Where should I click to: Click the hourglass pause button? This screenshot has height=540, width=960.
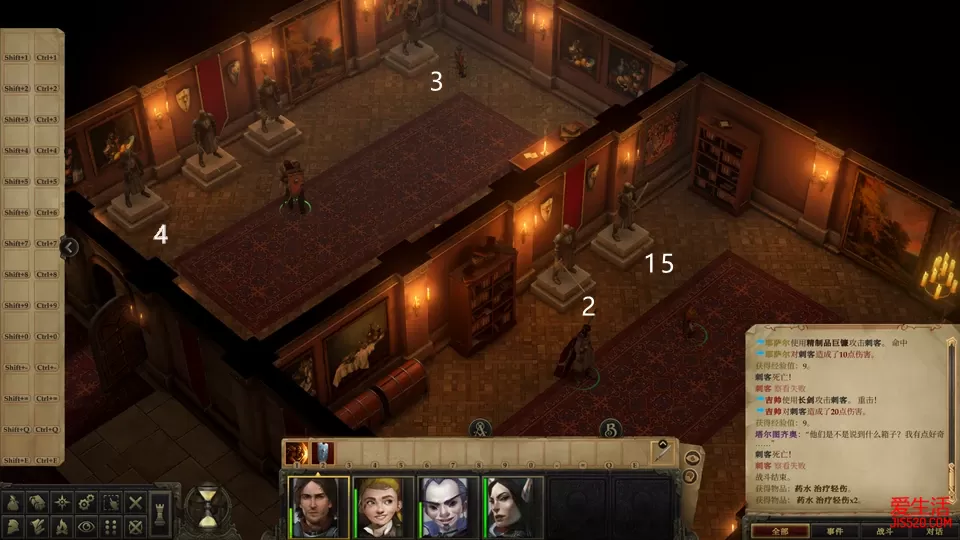[209, 507]
